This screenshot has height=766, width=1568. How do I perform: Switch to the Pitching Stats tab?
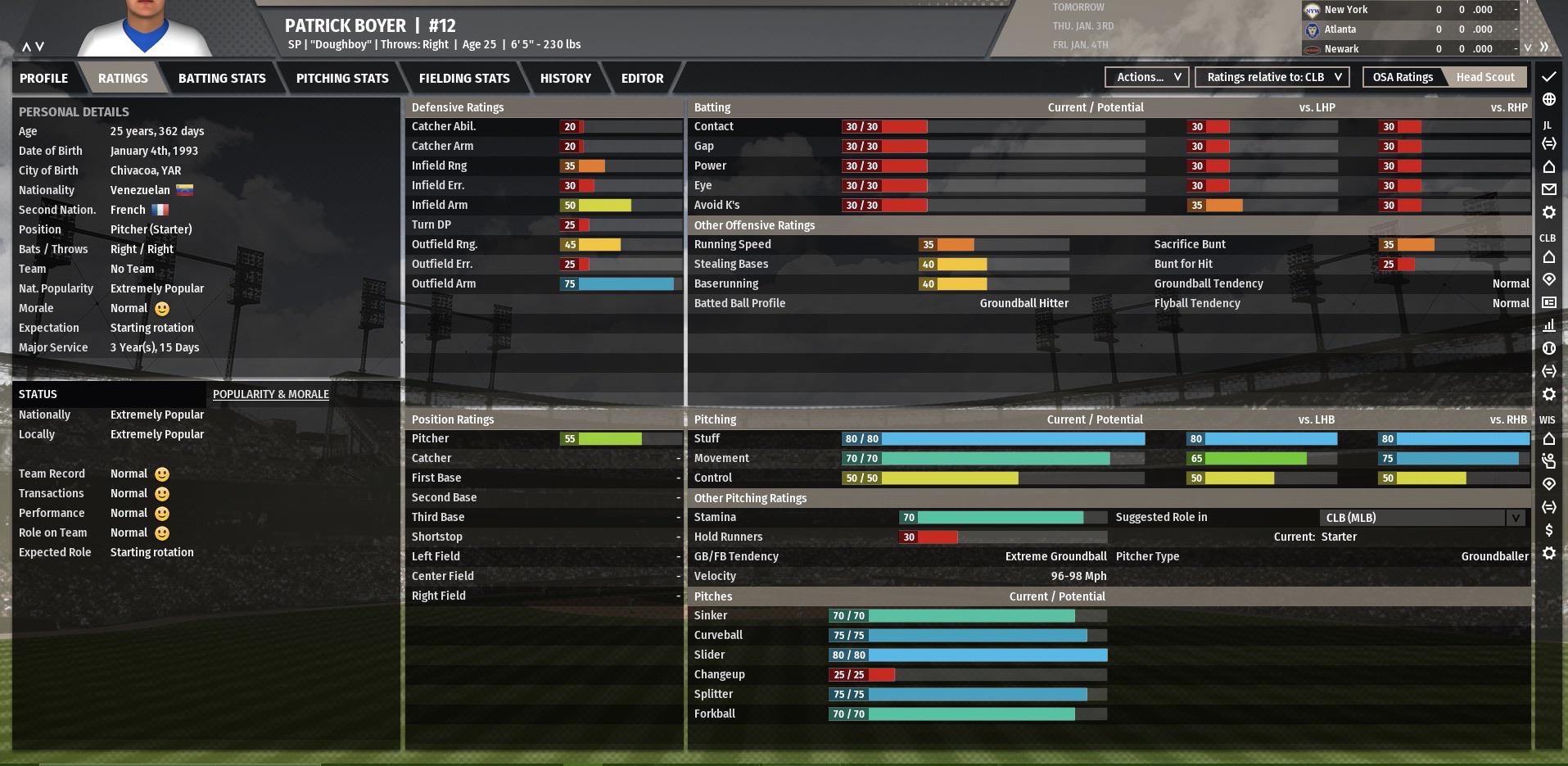point(342,78)
